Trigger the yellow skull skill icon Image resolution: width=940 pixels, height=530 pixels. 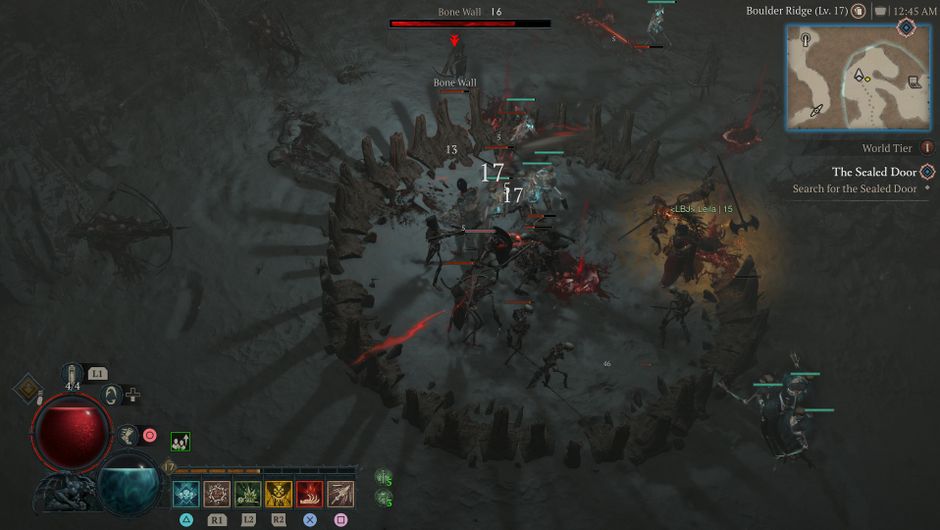coord(279,493)
